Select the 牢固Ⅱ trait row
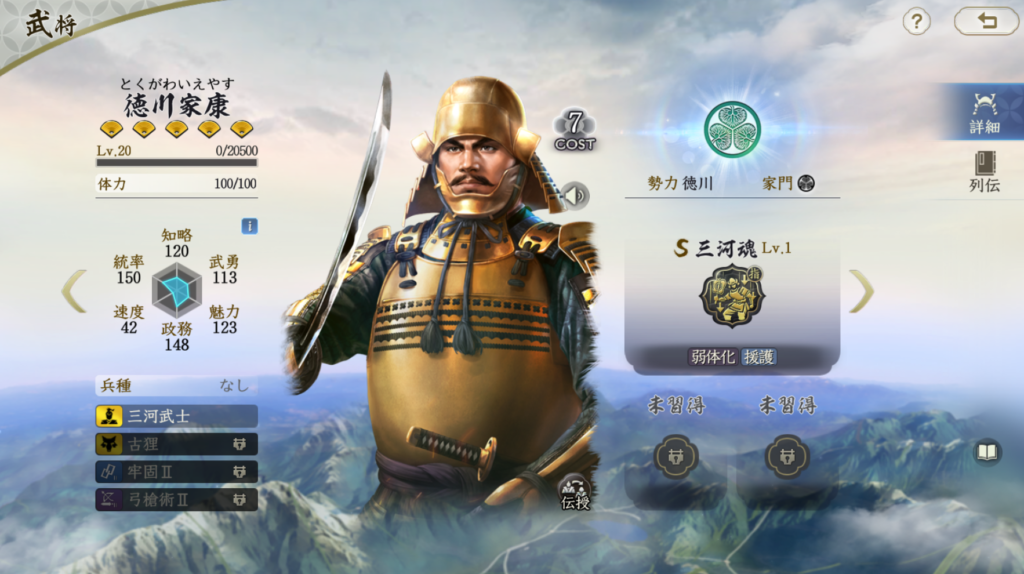Image resolution: width=1024 pixels, height=574 pixels. 176,471
